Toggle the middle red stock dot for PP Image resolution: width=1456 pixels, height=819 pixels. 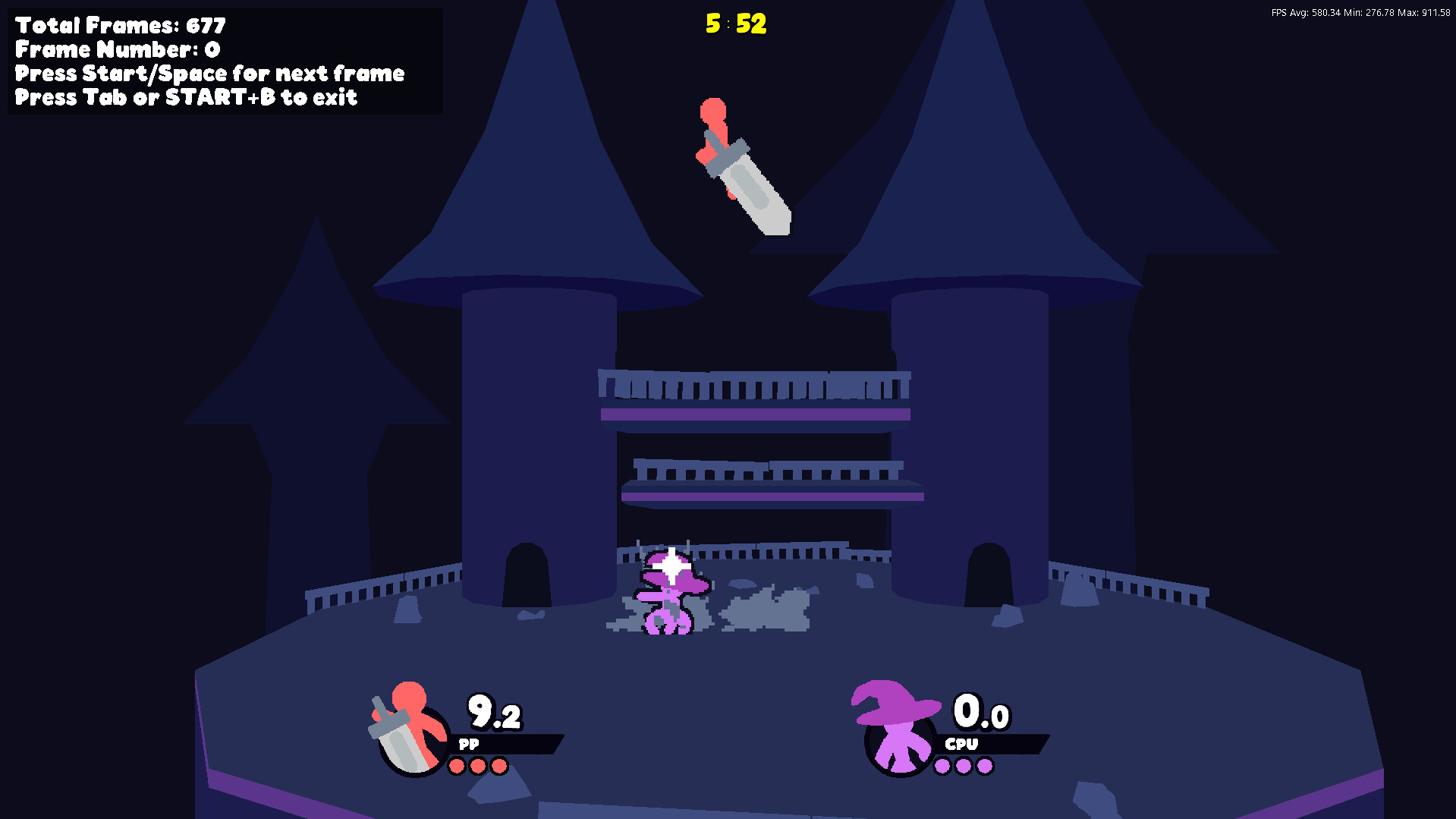tap(478, 765)
